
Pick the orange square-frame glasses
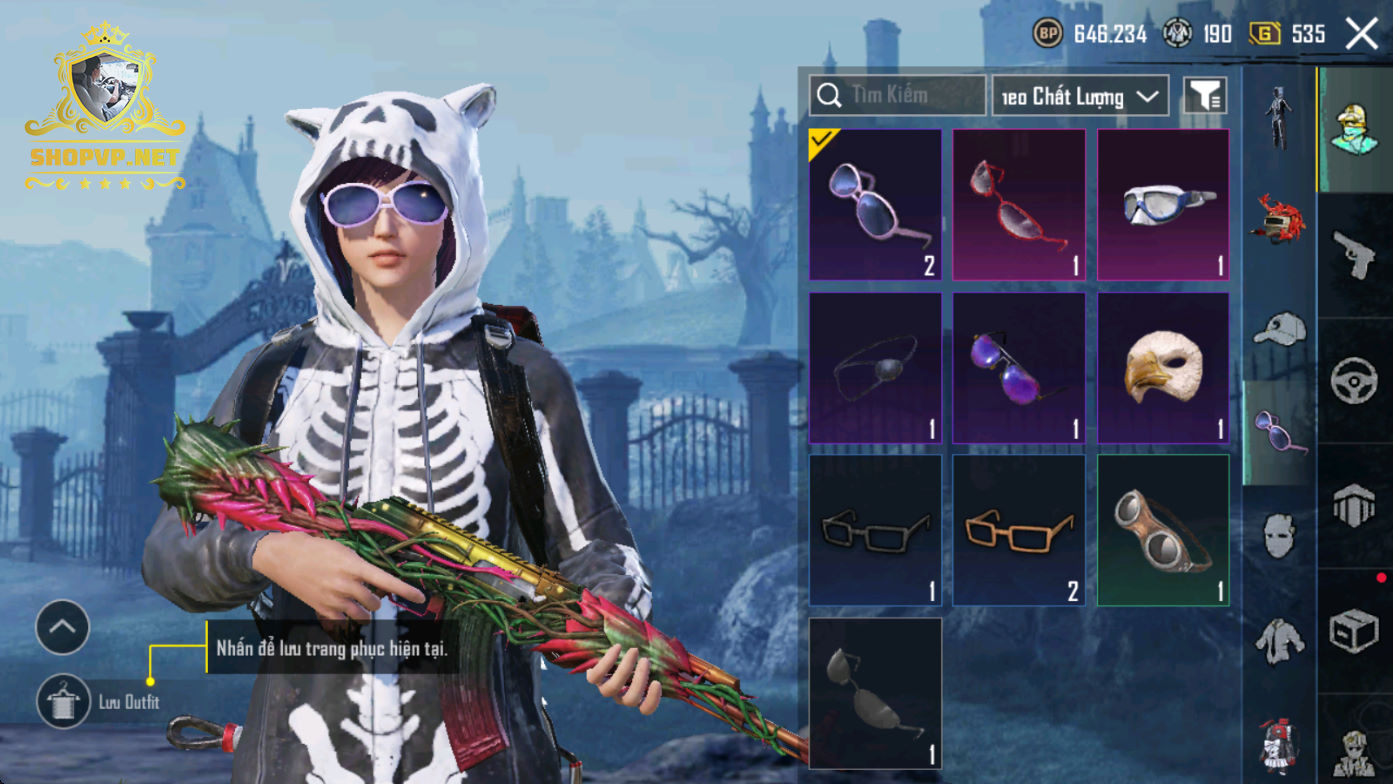click(x=1019, y=530)
